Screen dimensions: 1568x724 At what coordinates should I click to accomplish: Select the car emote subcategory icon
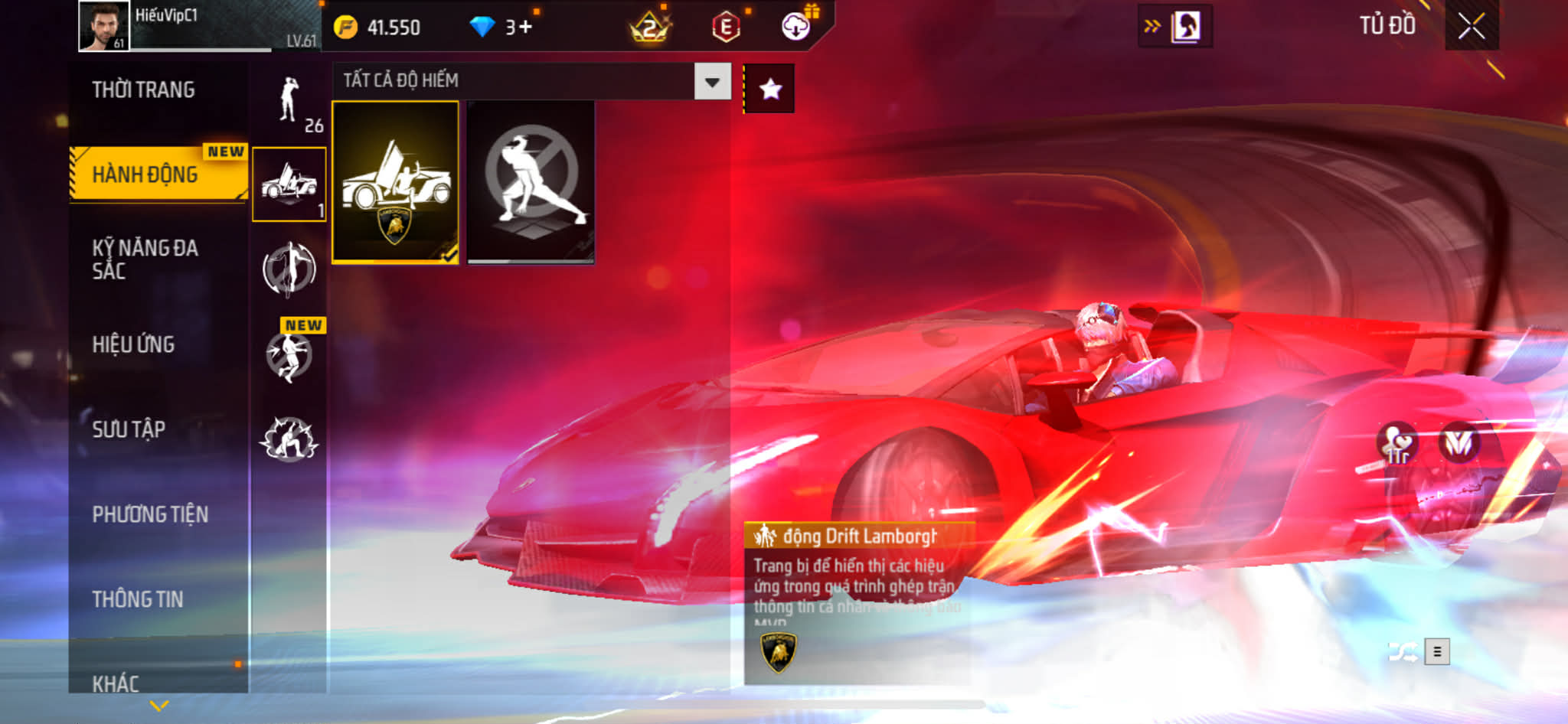[289, 184]
